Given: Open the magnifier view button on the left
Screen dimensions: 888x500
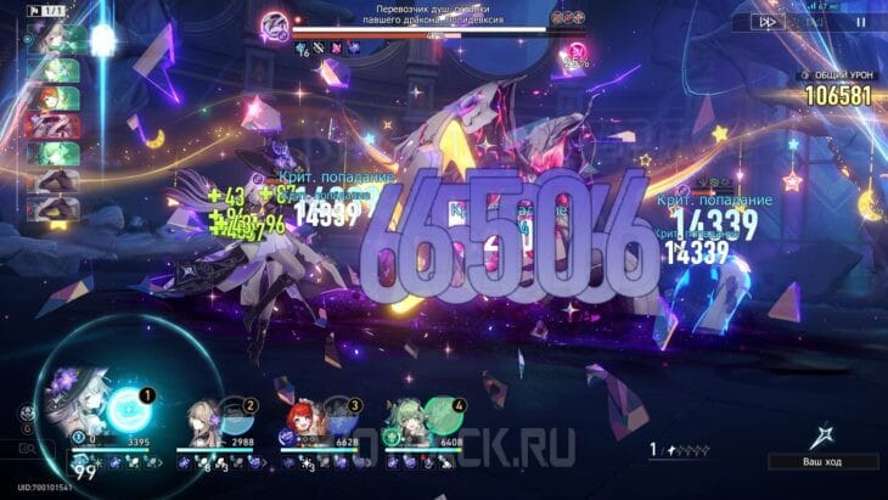Looking at the screenshot, I should pos(29,450).
